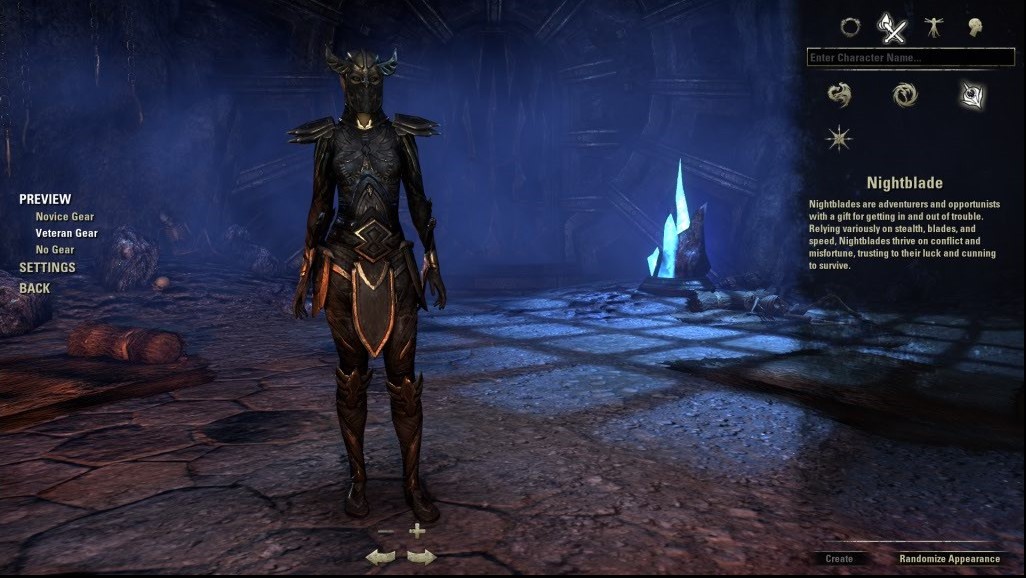Zoom in with the plus button
The image size is (1026, 578).
coord(417,531)
